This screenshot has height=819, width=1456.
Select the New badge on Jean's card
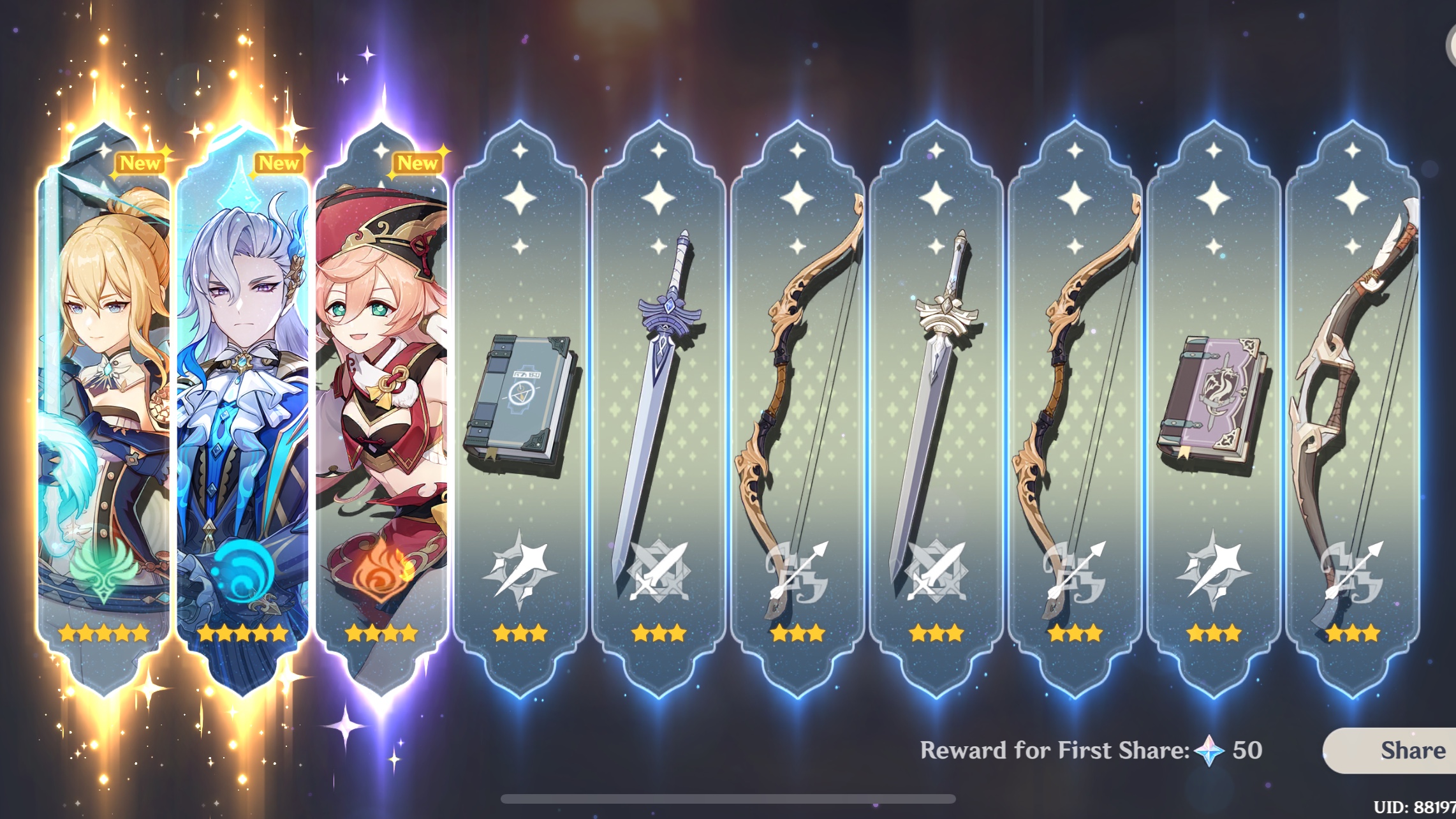pyautogui.click(x=142, y=164)
